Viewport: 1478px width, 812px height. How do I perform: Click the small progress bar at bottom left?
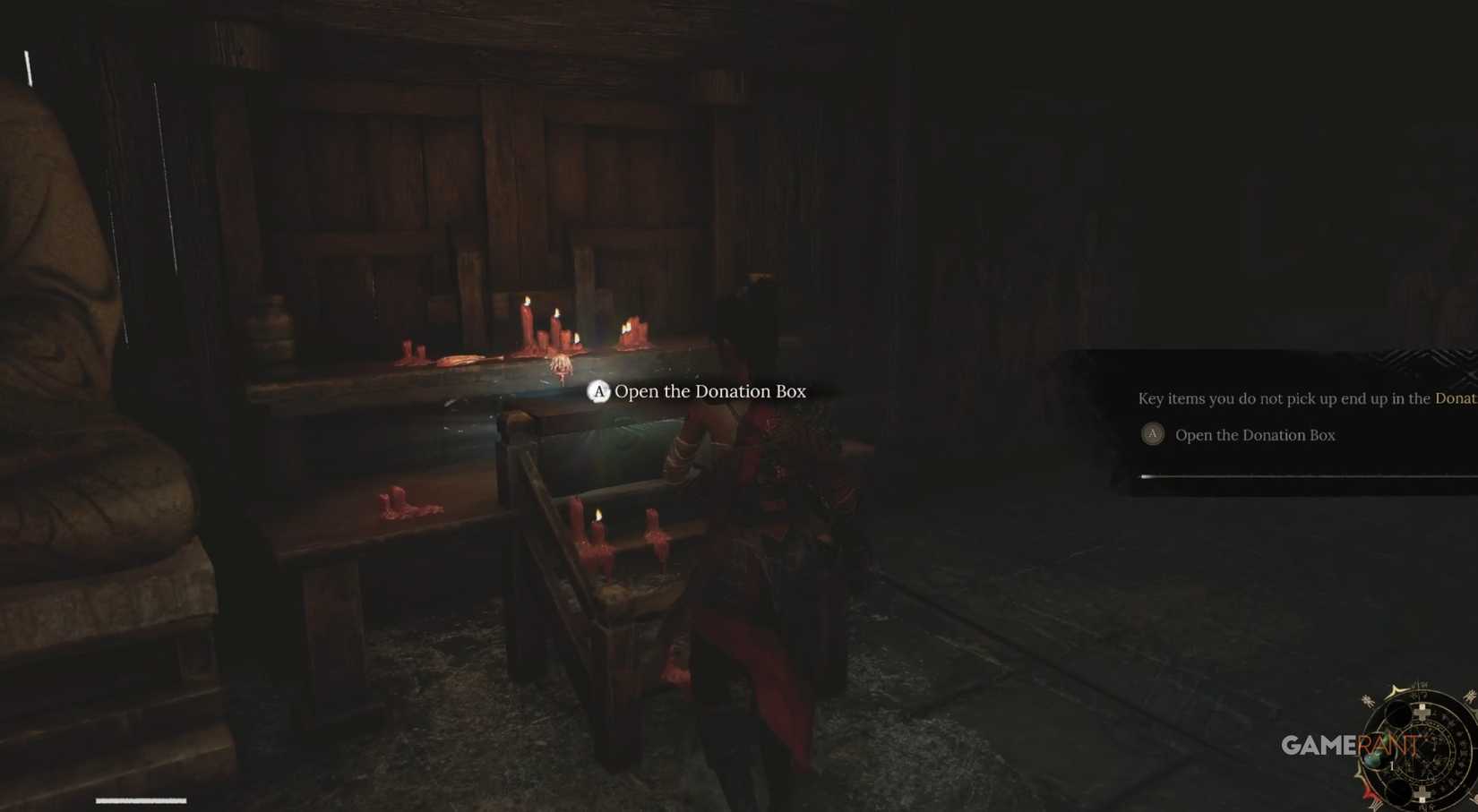point(141,799)
